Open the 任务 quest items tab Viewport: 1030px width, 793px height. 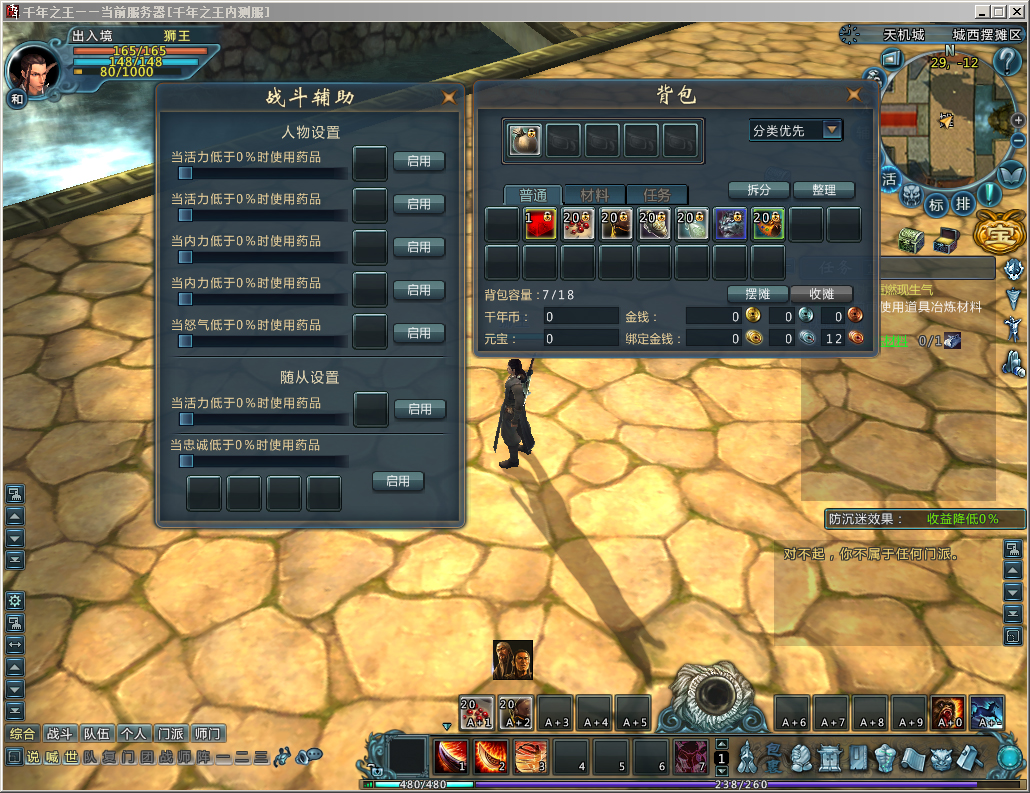click(x=657, y=195)
